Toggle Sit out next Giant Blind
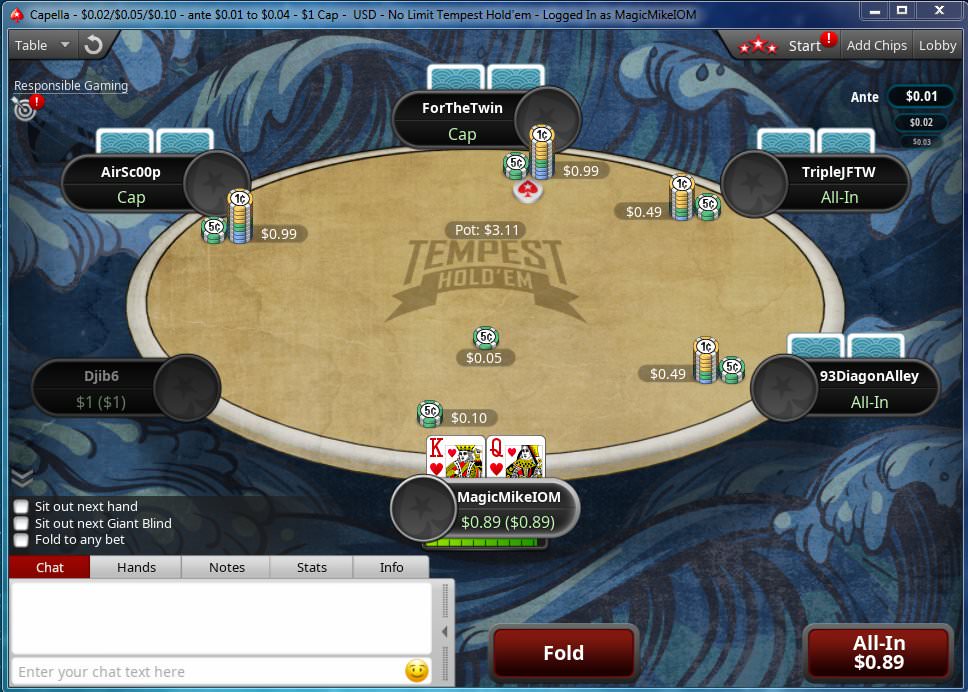The width and height of the screenshot is (968, 692). click(x=21, y=523)
